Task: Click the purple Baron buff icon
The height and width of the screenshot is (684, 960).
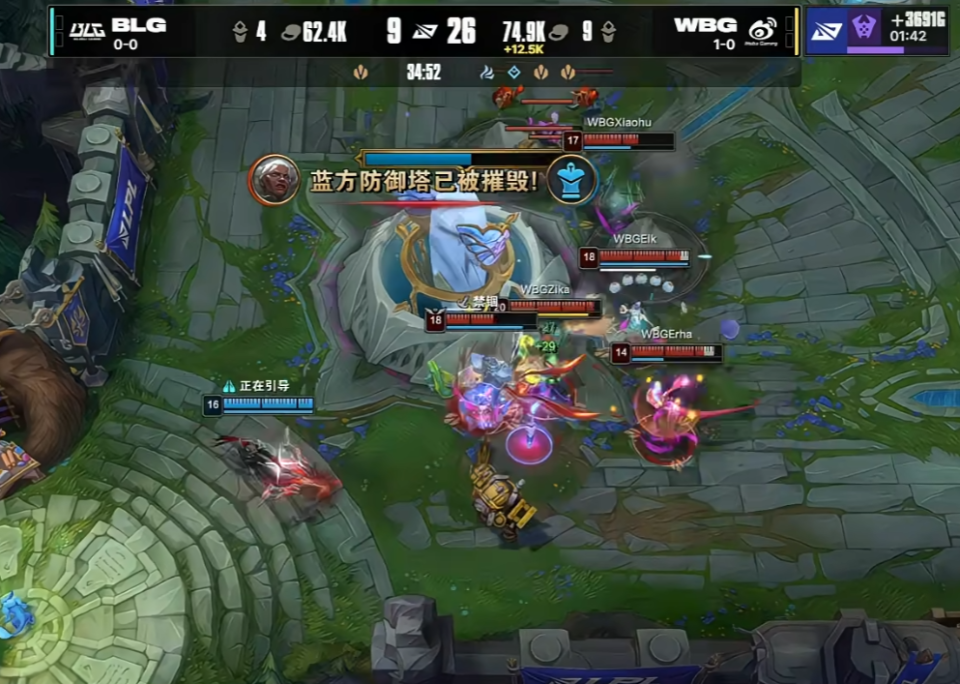Action: point(864,30)
